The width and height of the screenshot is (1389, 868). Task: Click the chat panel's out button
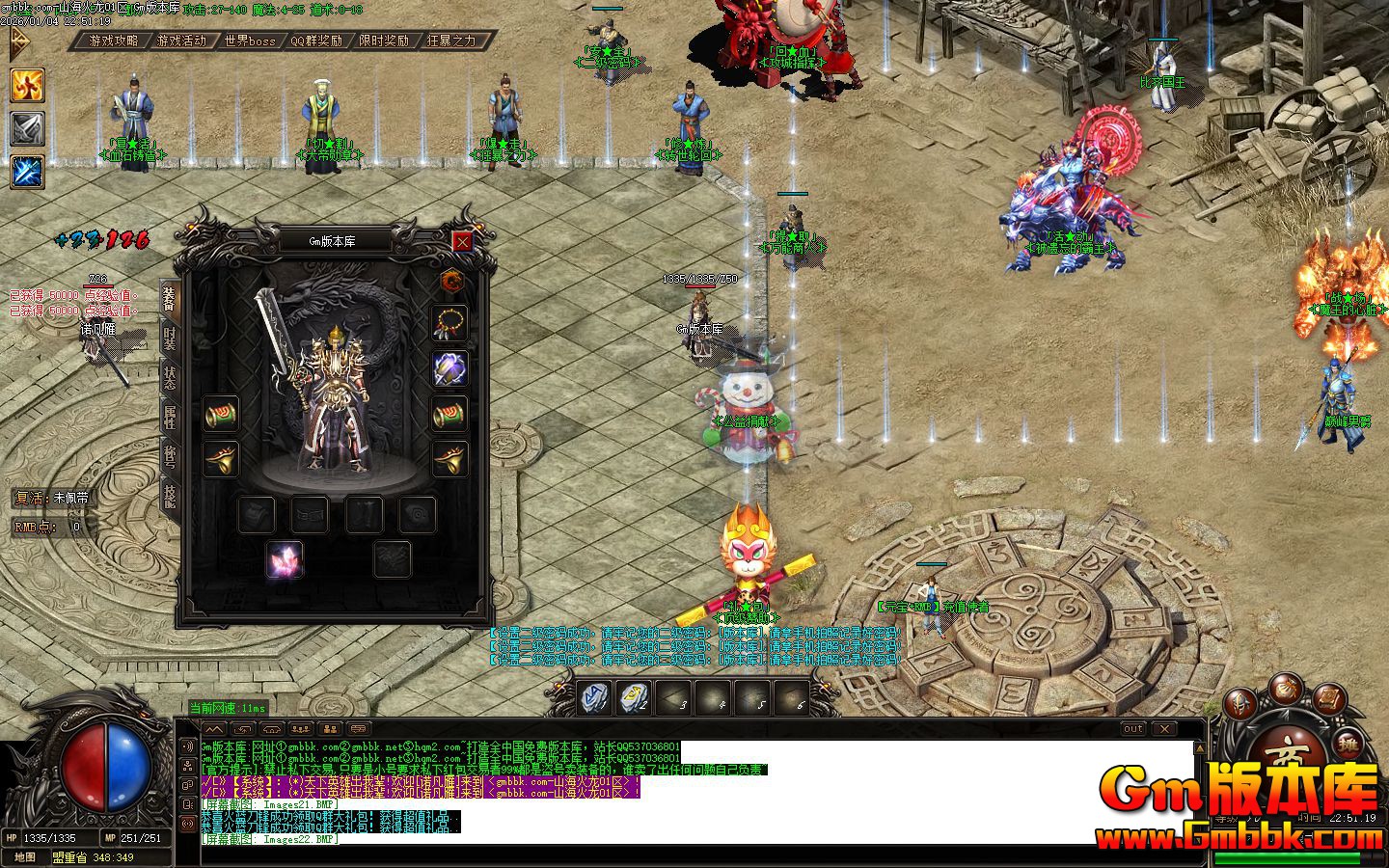tap(1133, 728)
